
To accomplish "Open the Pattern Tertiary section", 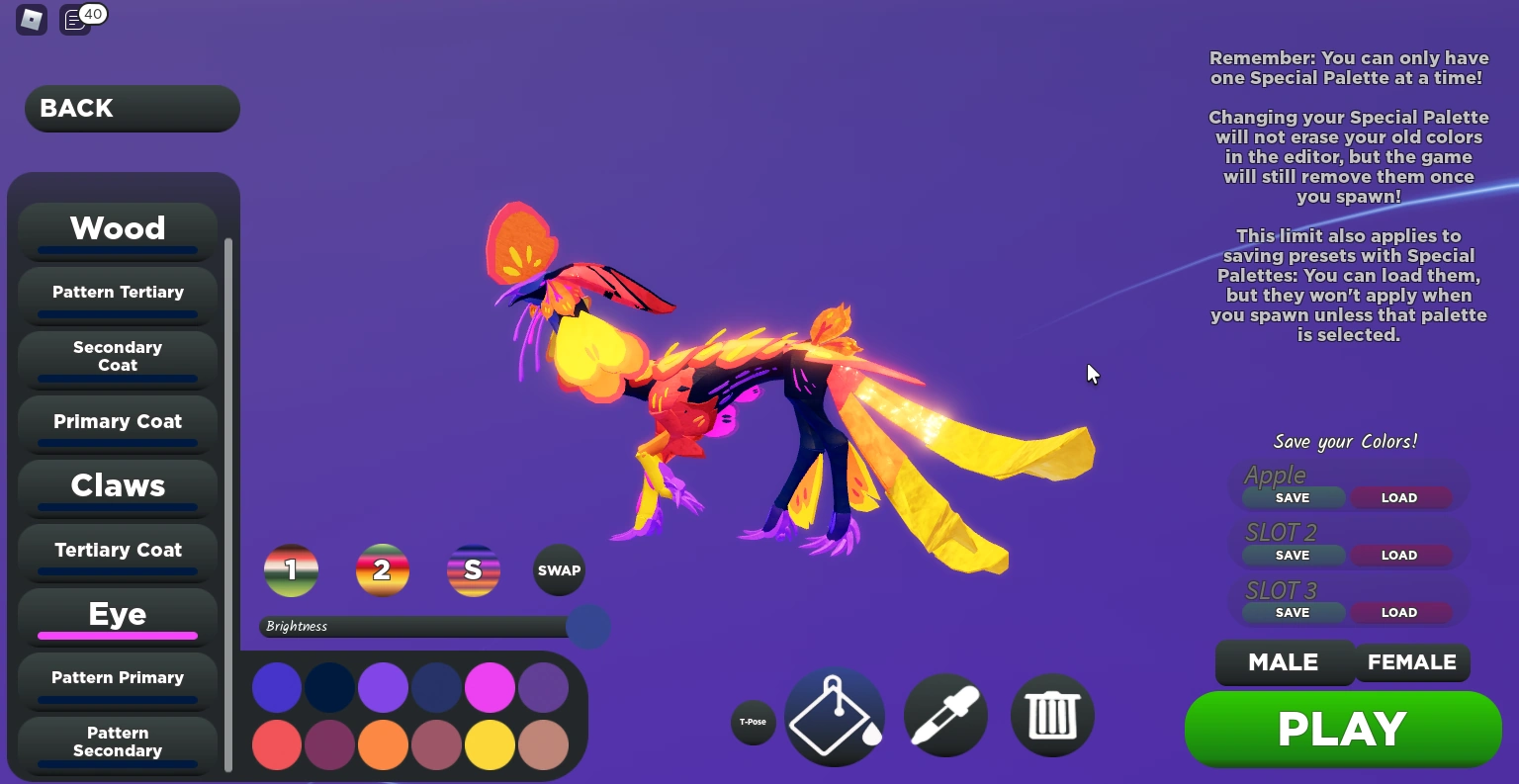I will click(x=117, y=292).
